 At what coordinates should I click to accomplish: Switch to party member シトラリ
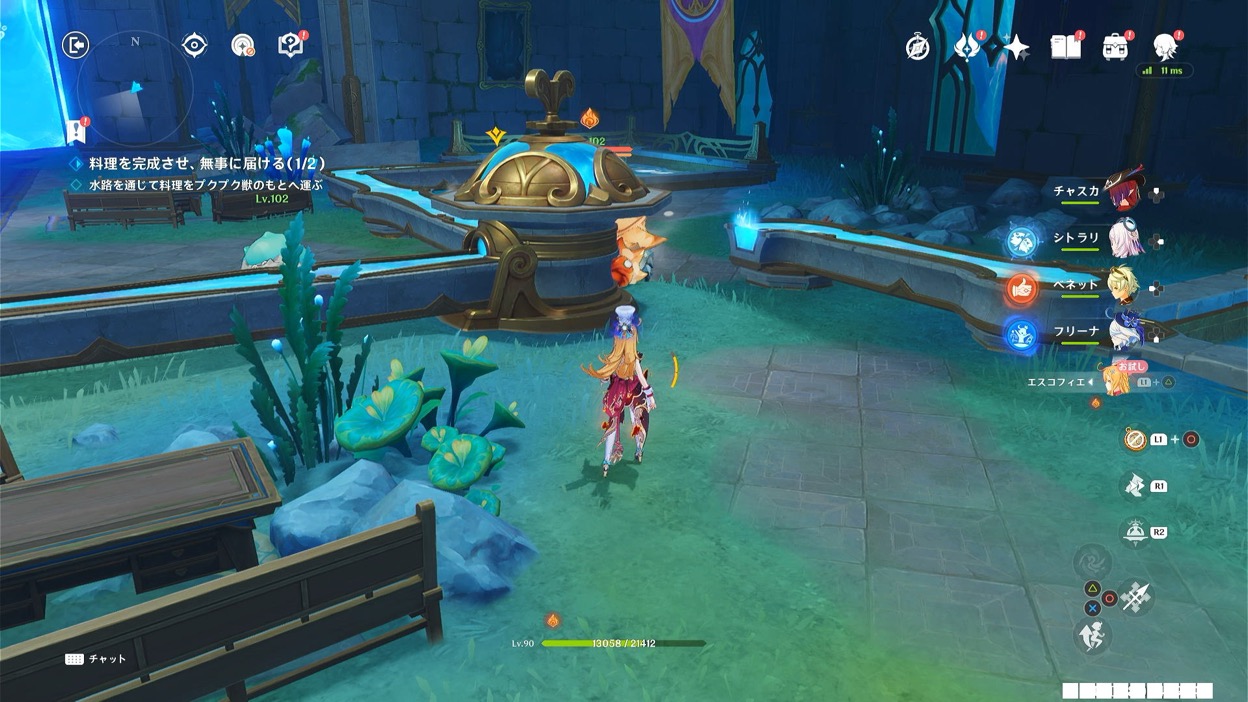pyautogui.click(x=1124, y=239)
